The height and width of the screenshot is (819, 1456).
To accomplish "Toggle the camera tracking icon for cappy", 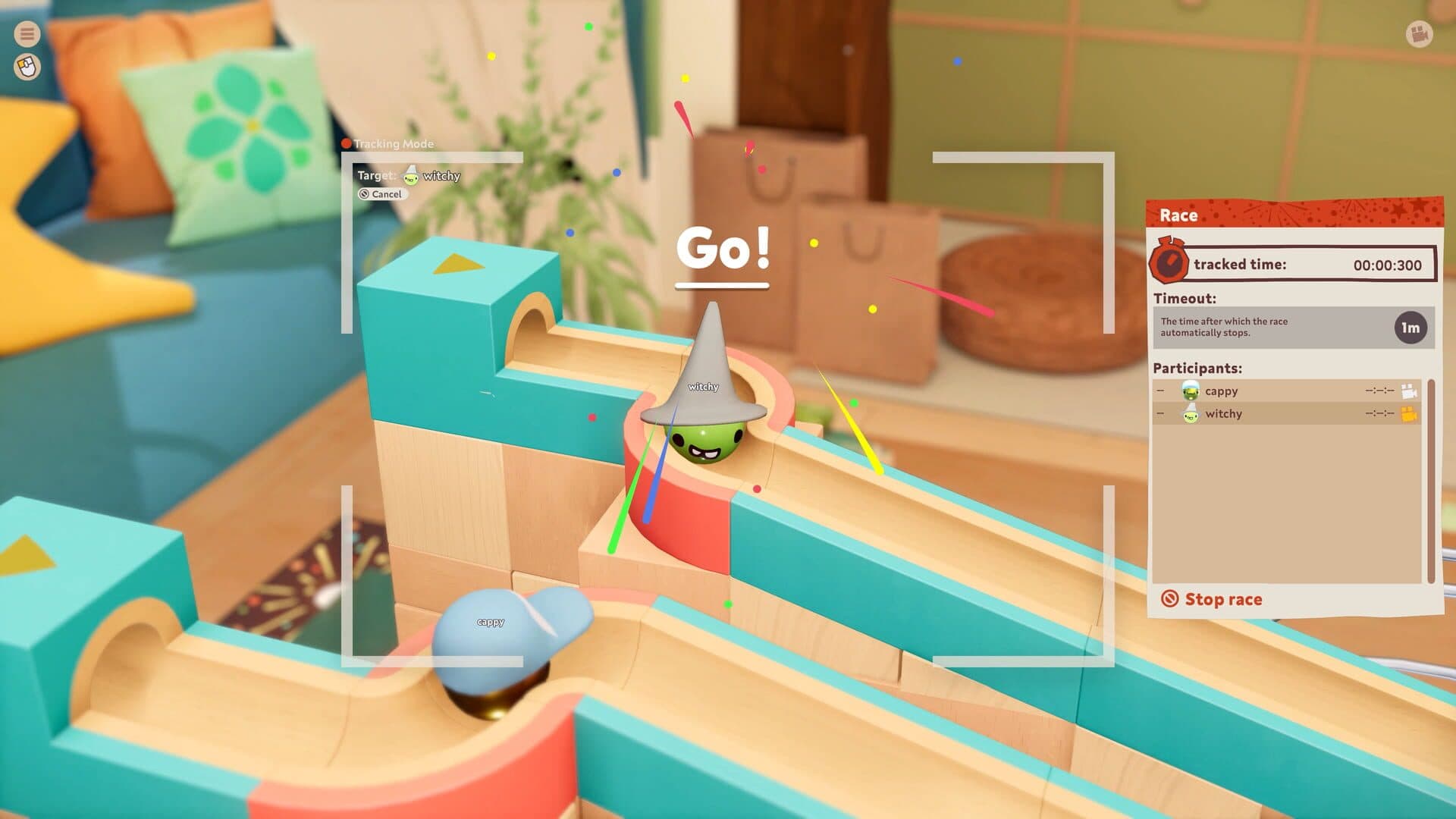I will 1407,391.
